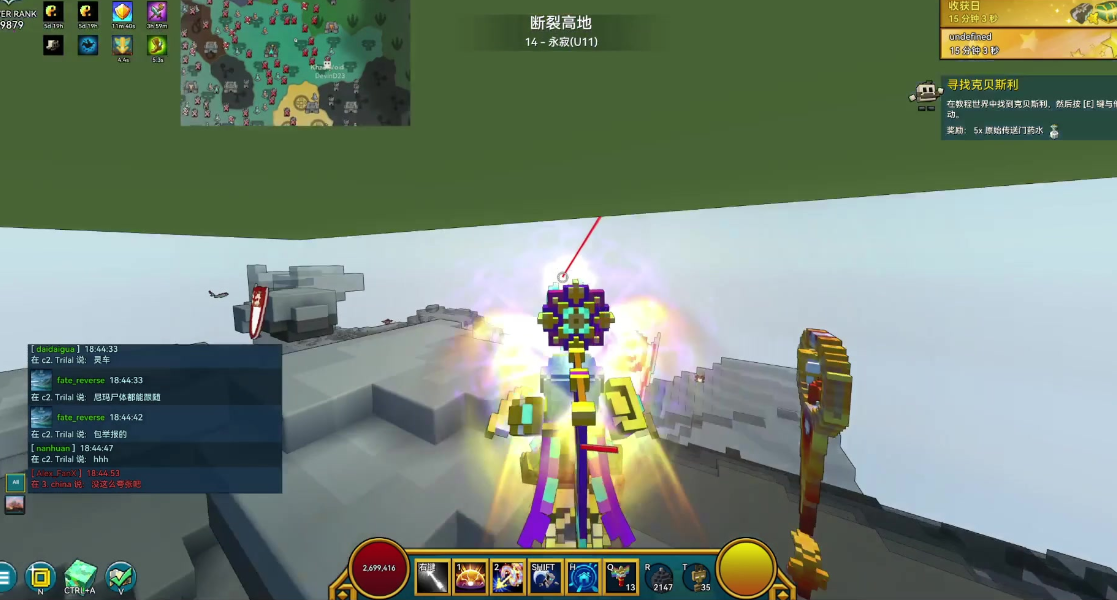Activate the basic attack staff skill slot

point(432,577)
